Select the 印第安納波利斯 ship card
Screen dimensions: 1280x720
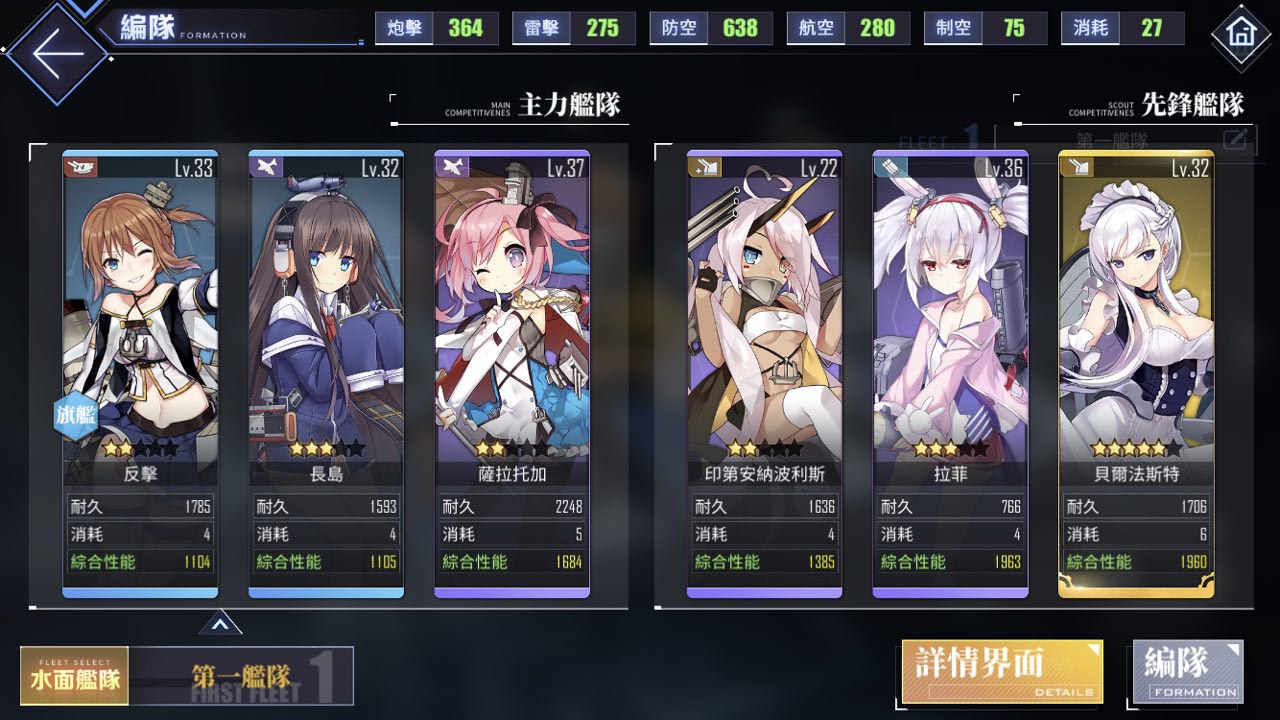tap(764, 370)
